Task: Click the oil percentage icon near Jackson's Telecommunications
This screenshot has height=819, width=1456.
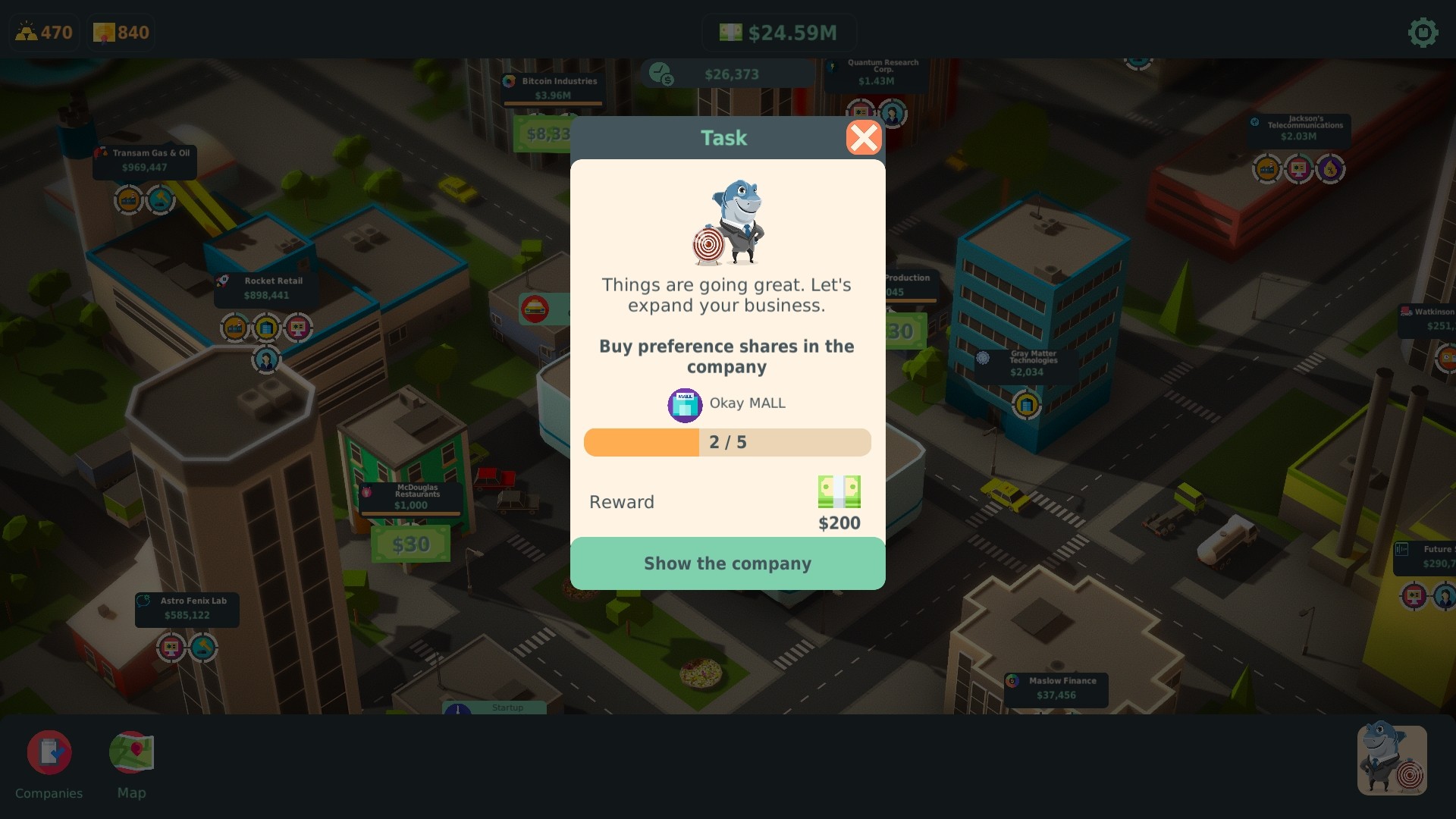Action: click(1329, 169)
